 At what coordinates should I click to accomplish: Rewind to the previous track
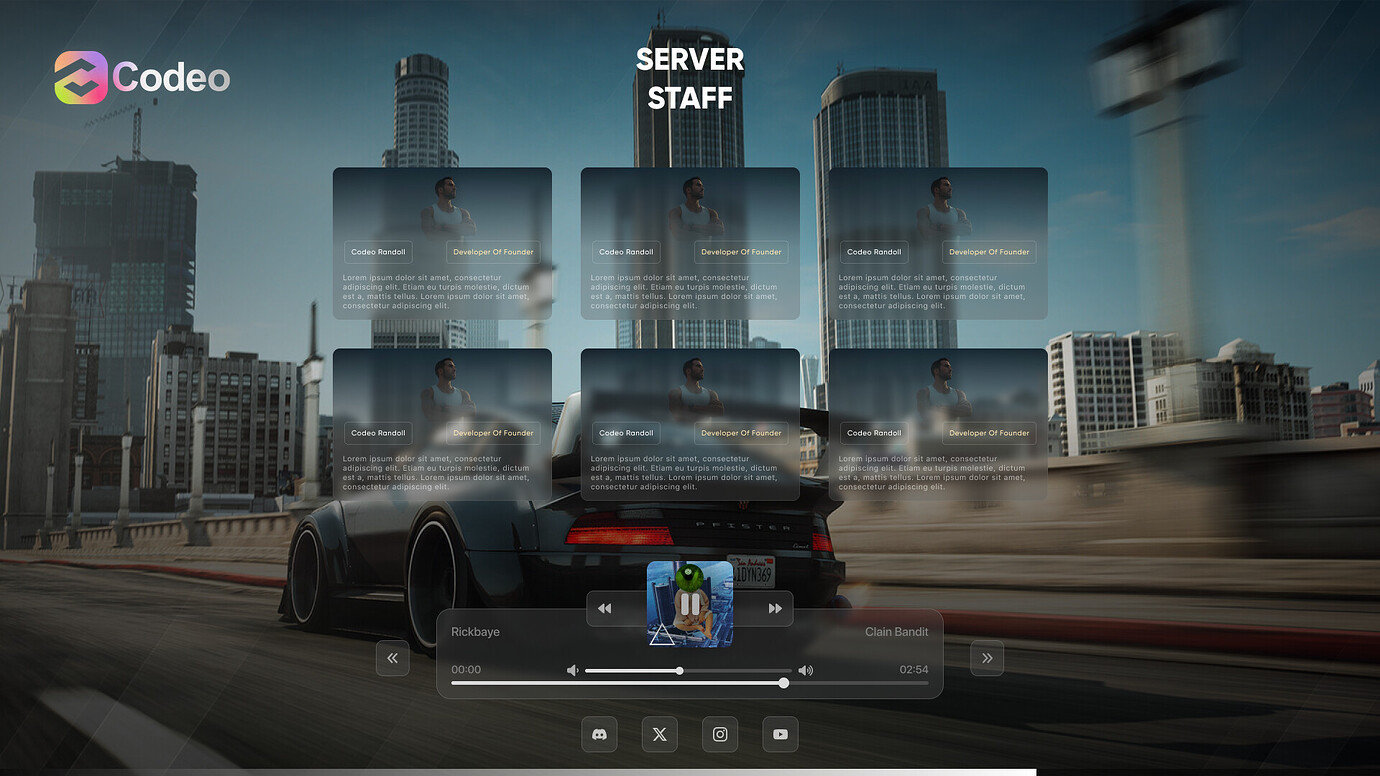click(604, 608)
